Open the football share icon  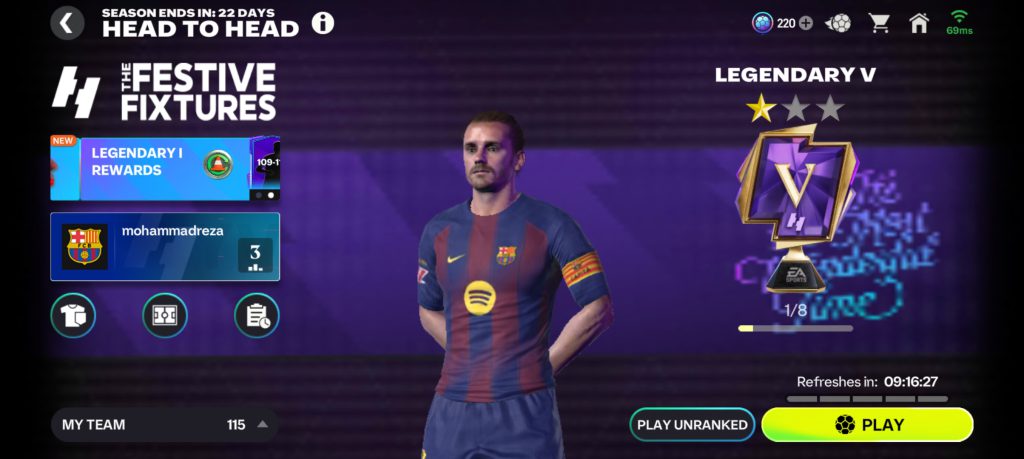[839, 23]
